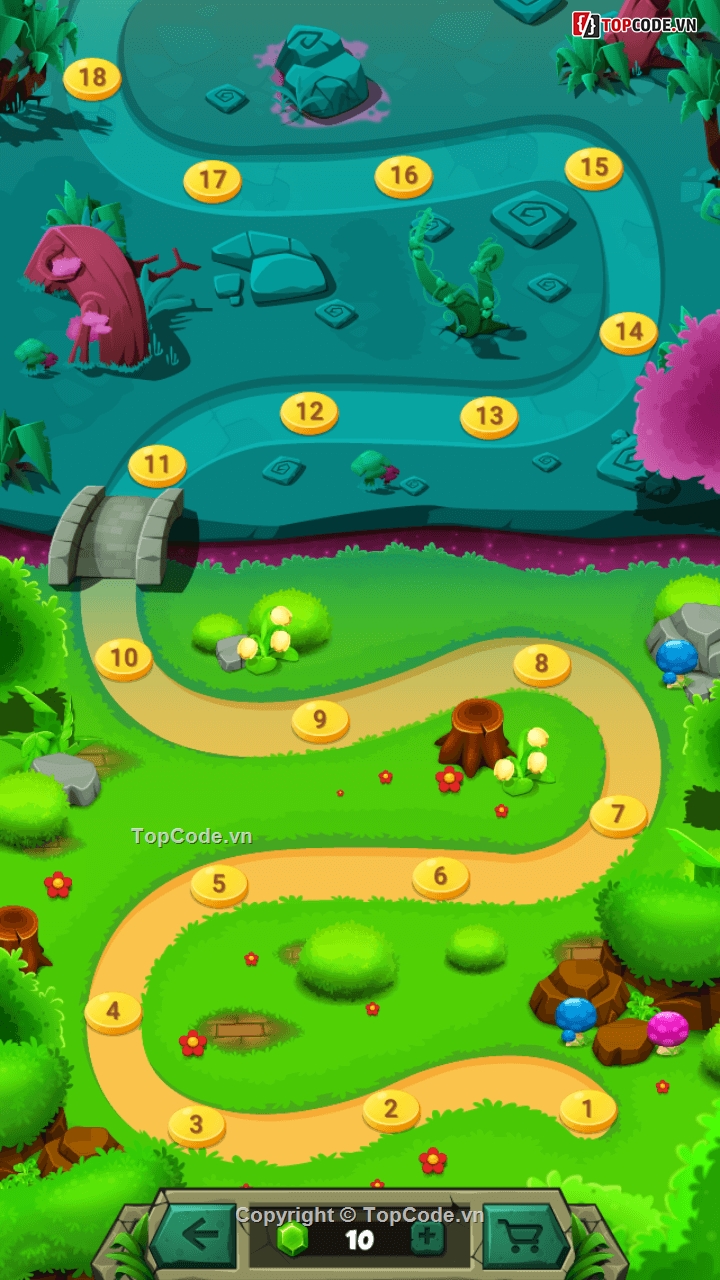Tap the back arrow button
This screenshot has width=720, height=1280.
[196, 1236]
